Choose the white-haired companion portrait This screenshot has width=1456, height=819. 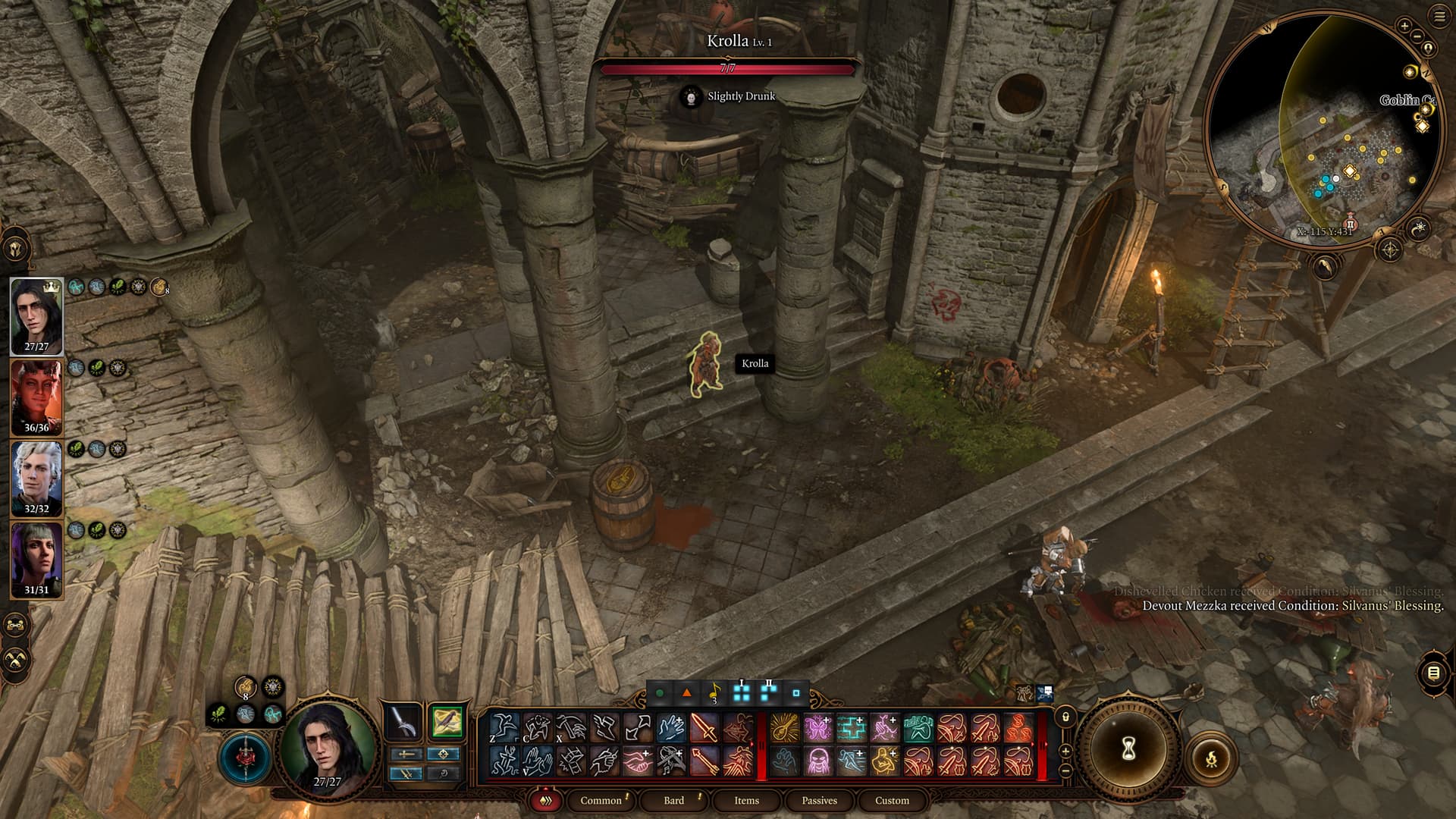click(x=36, y=478)
